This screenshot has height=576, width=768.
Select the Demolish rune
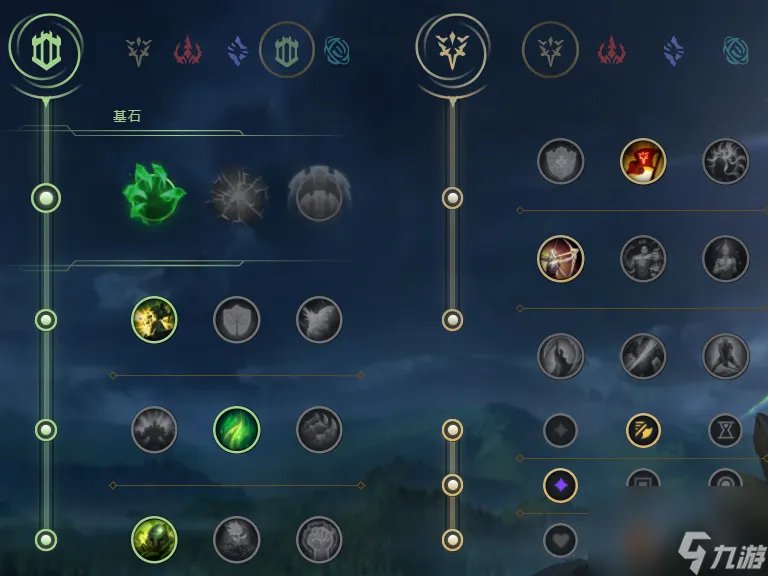pos(154,320)
